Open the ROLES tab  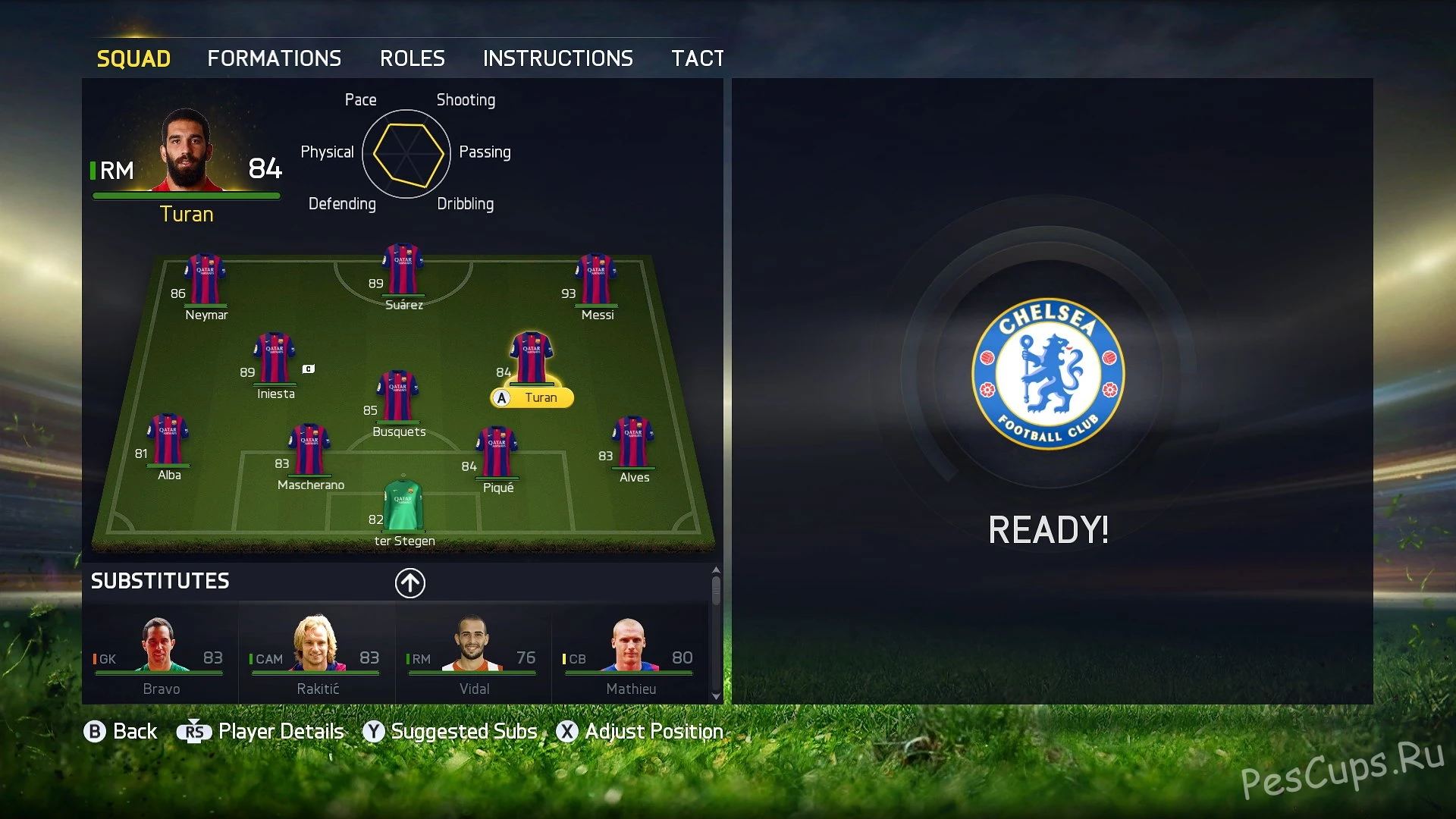[413, 58]
